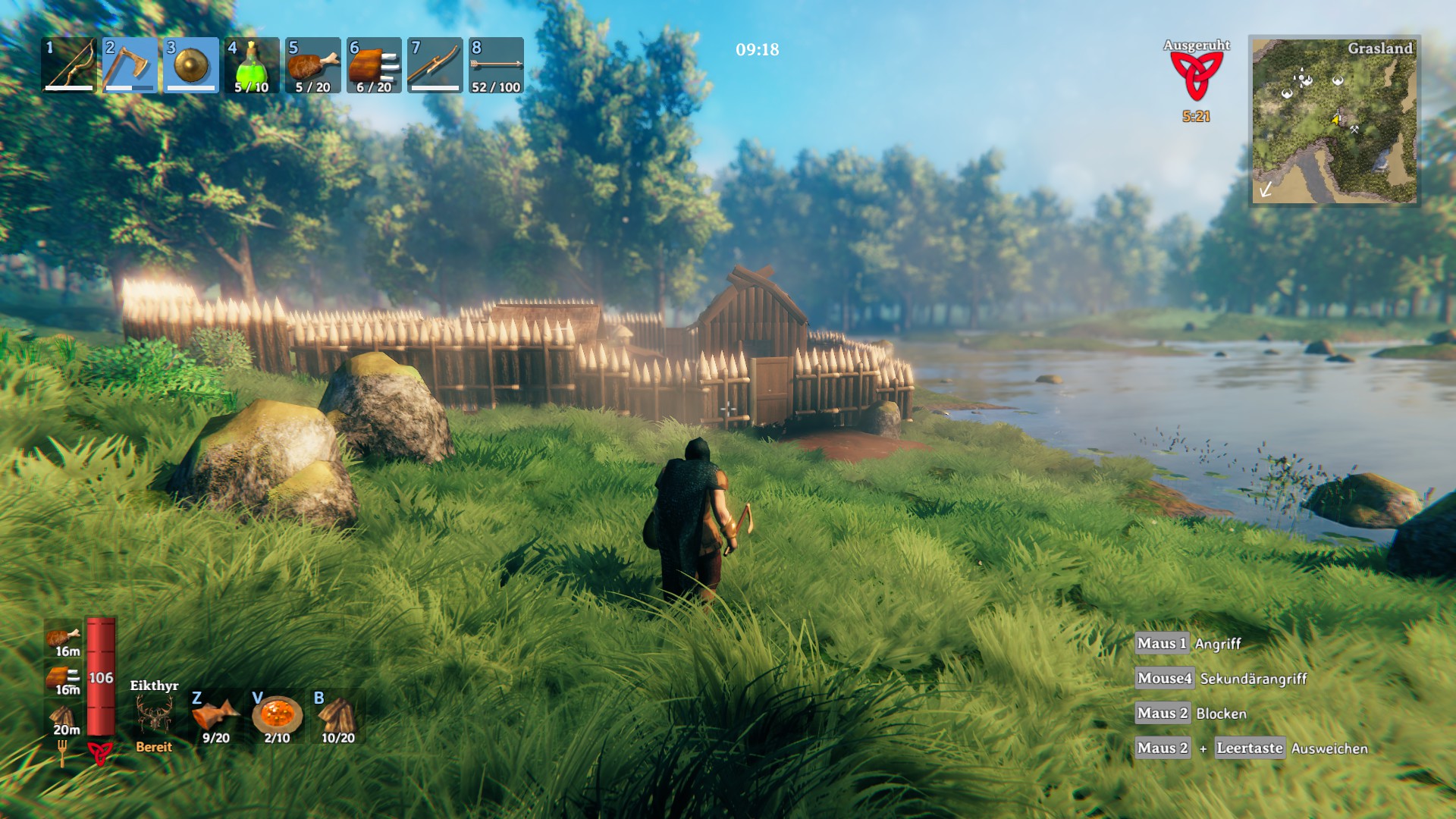The image size is (1456, 819).
Task: Select the fish in quick slot Z
Action: pyautogui.click(x=216, y=716)
